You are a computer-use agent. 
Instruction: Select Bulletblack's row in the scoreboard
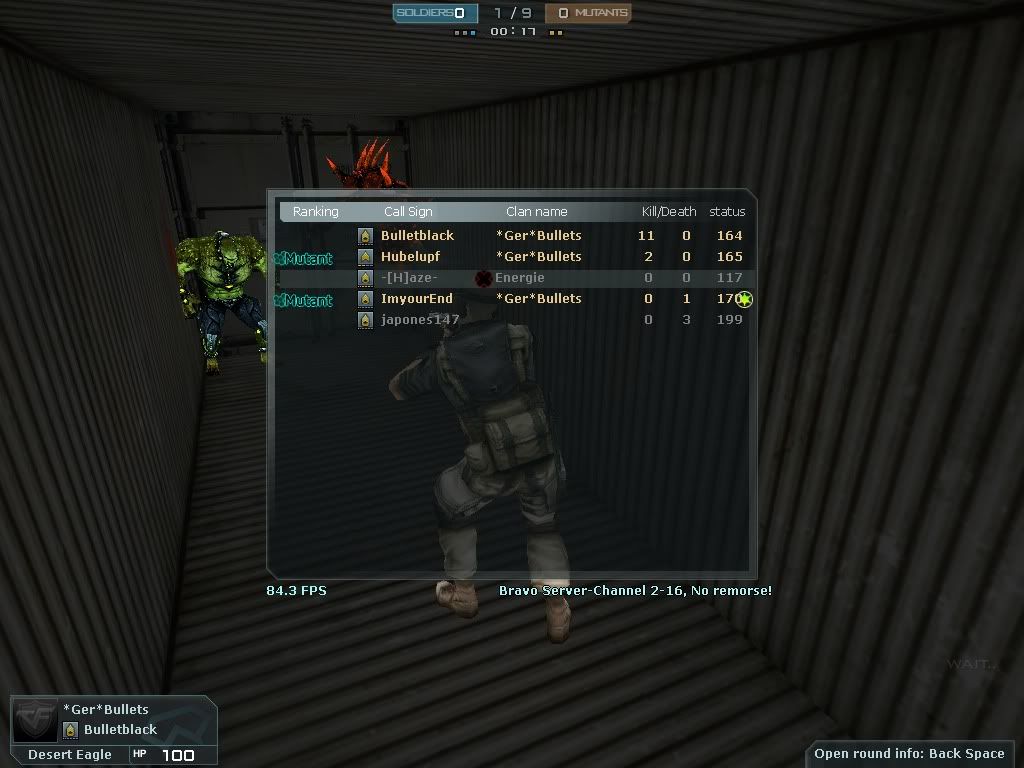(417, 236)
